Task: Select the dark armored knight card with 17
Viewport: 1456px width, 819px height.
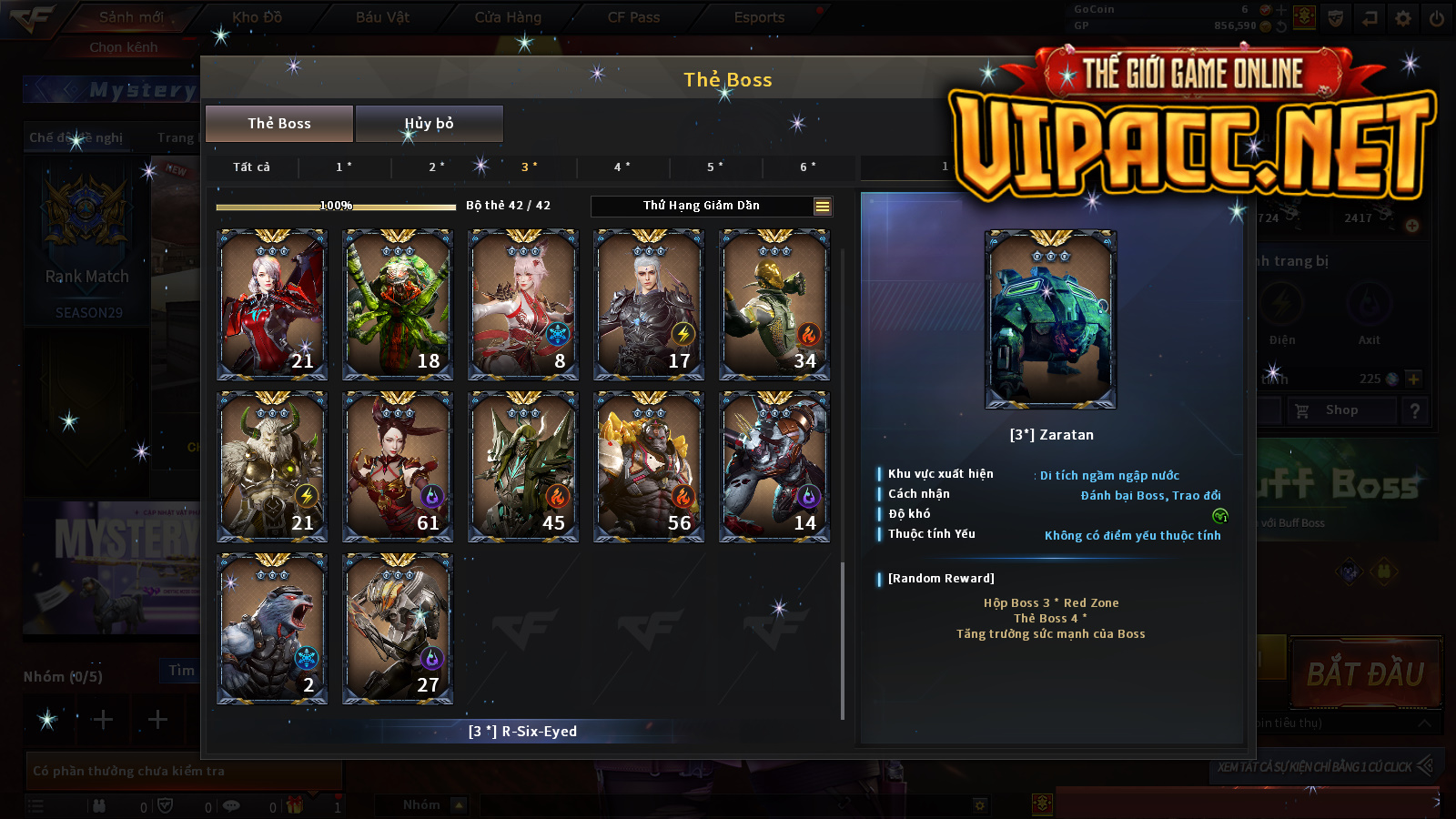Action: click(x=649, y=305)
